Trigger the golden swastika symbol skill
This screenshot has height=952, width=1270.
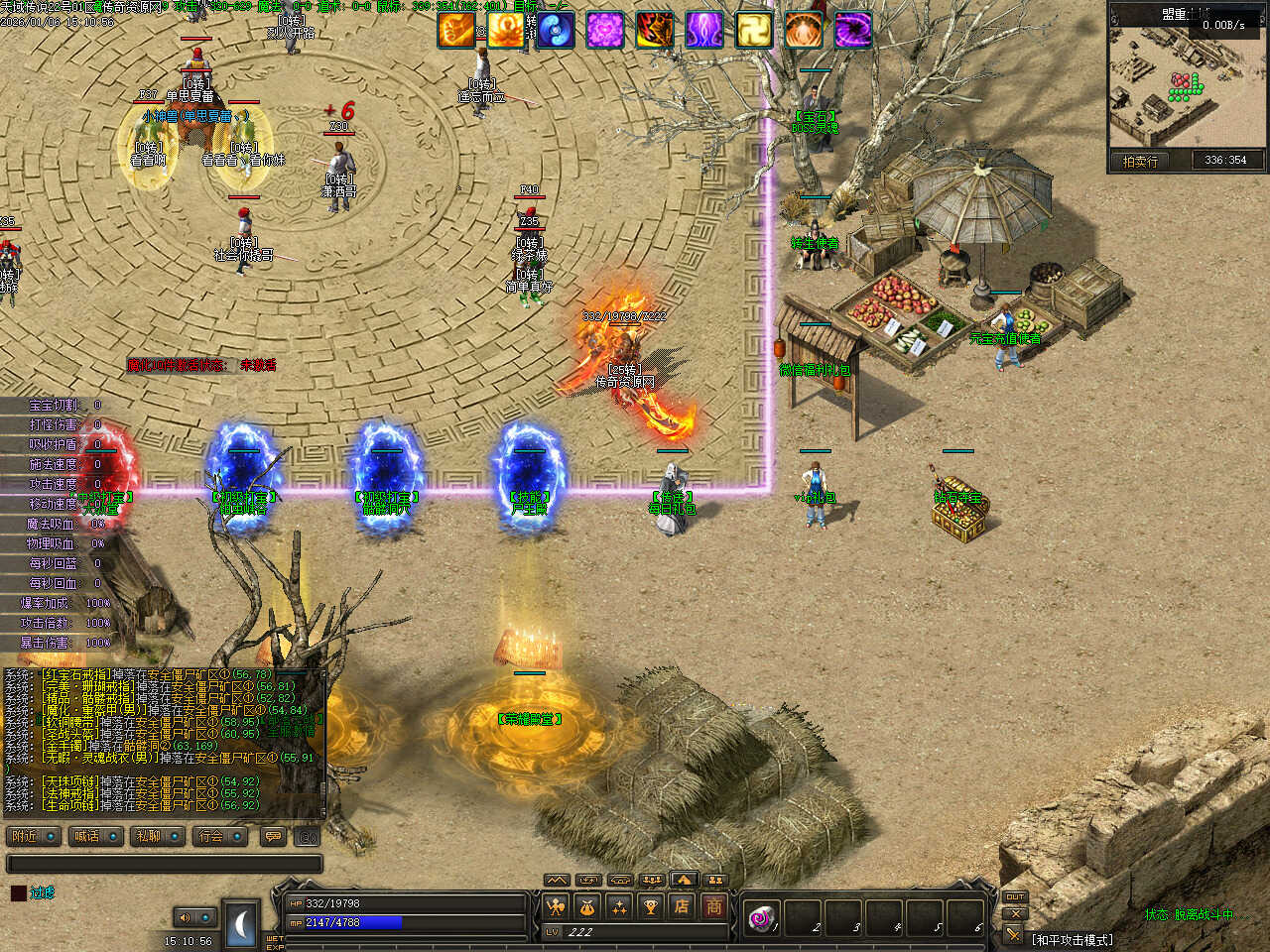pos(753,30)
